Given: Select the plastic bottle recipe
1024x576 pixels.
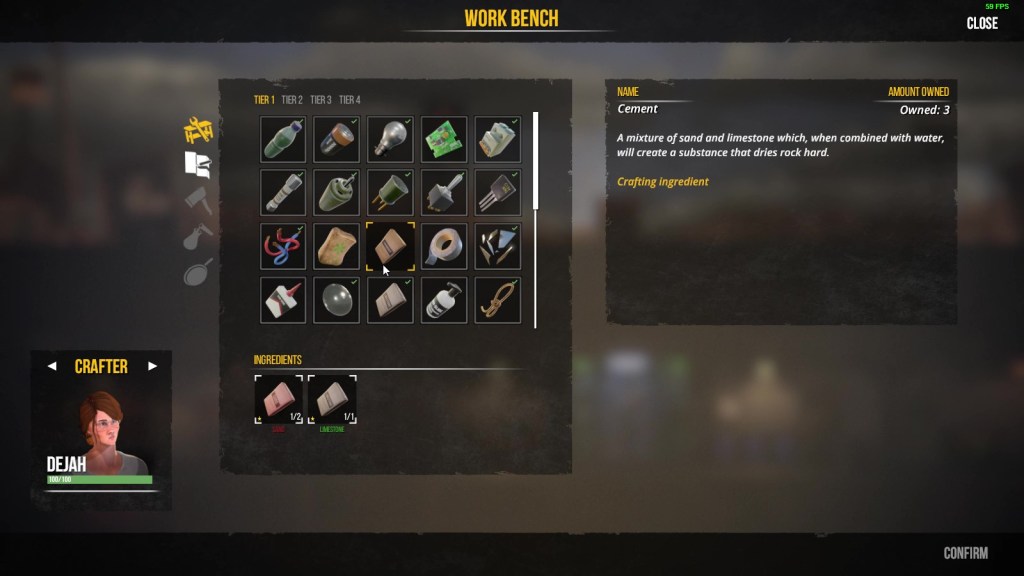Looking at the screenshot, I should 283,139.
